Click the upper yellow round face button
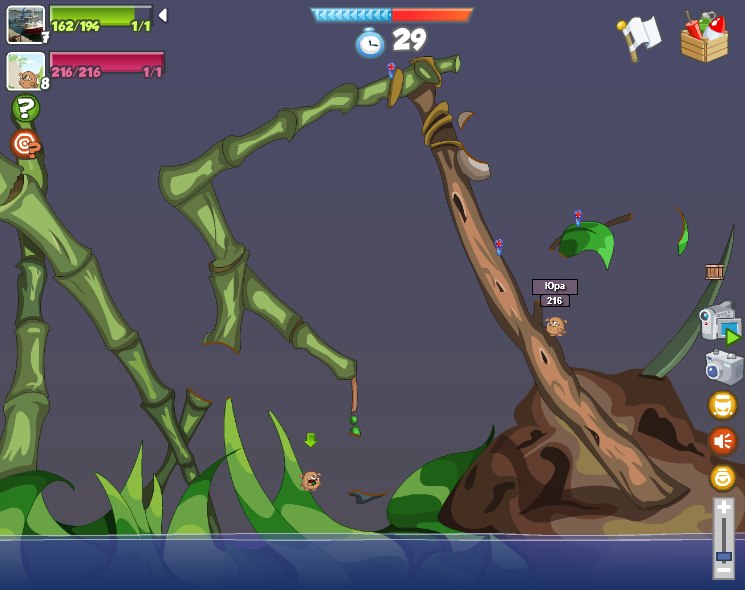 click(722, 405)
